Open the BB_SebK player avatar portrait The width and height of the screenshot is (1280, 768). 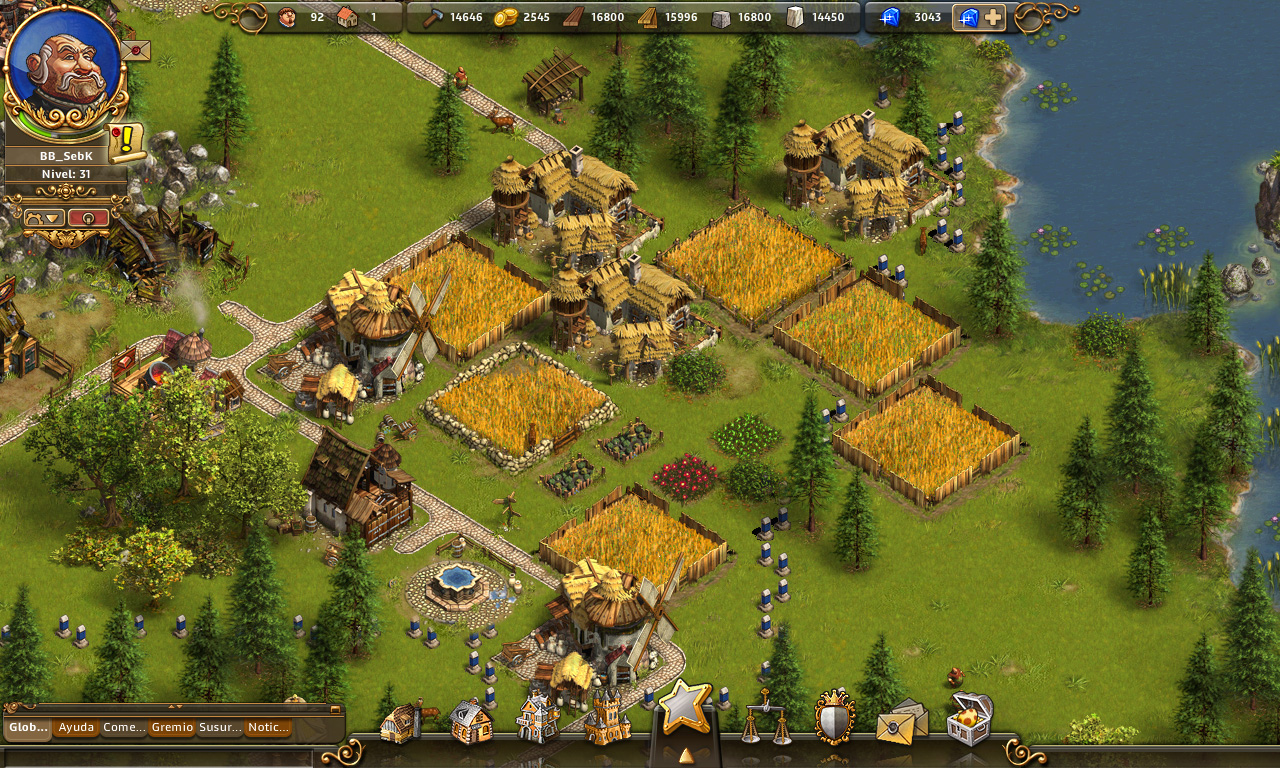click(64, 68)
